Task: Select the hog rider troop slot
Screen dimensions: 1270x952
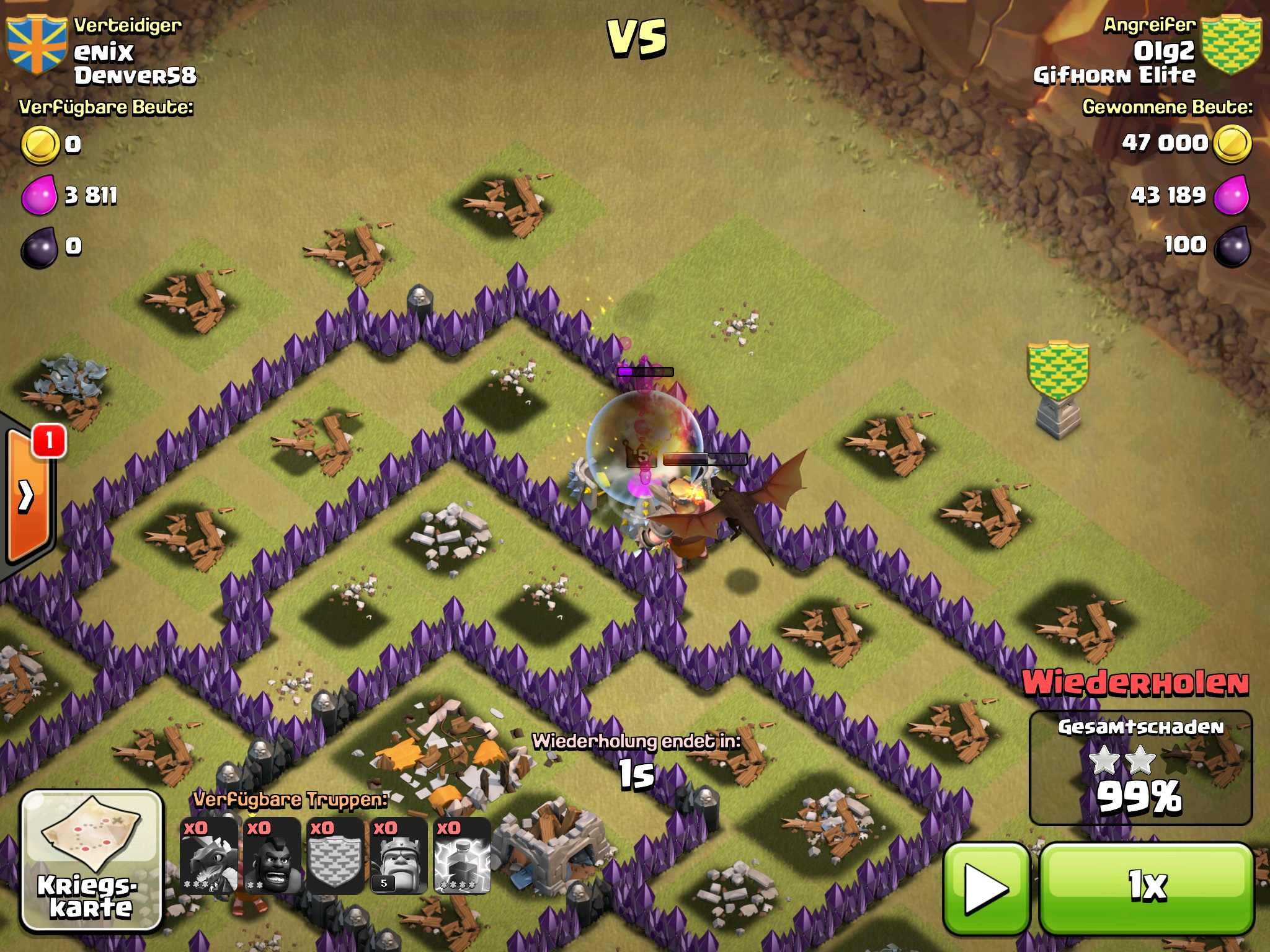Action: click(272, 855)
